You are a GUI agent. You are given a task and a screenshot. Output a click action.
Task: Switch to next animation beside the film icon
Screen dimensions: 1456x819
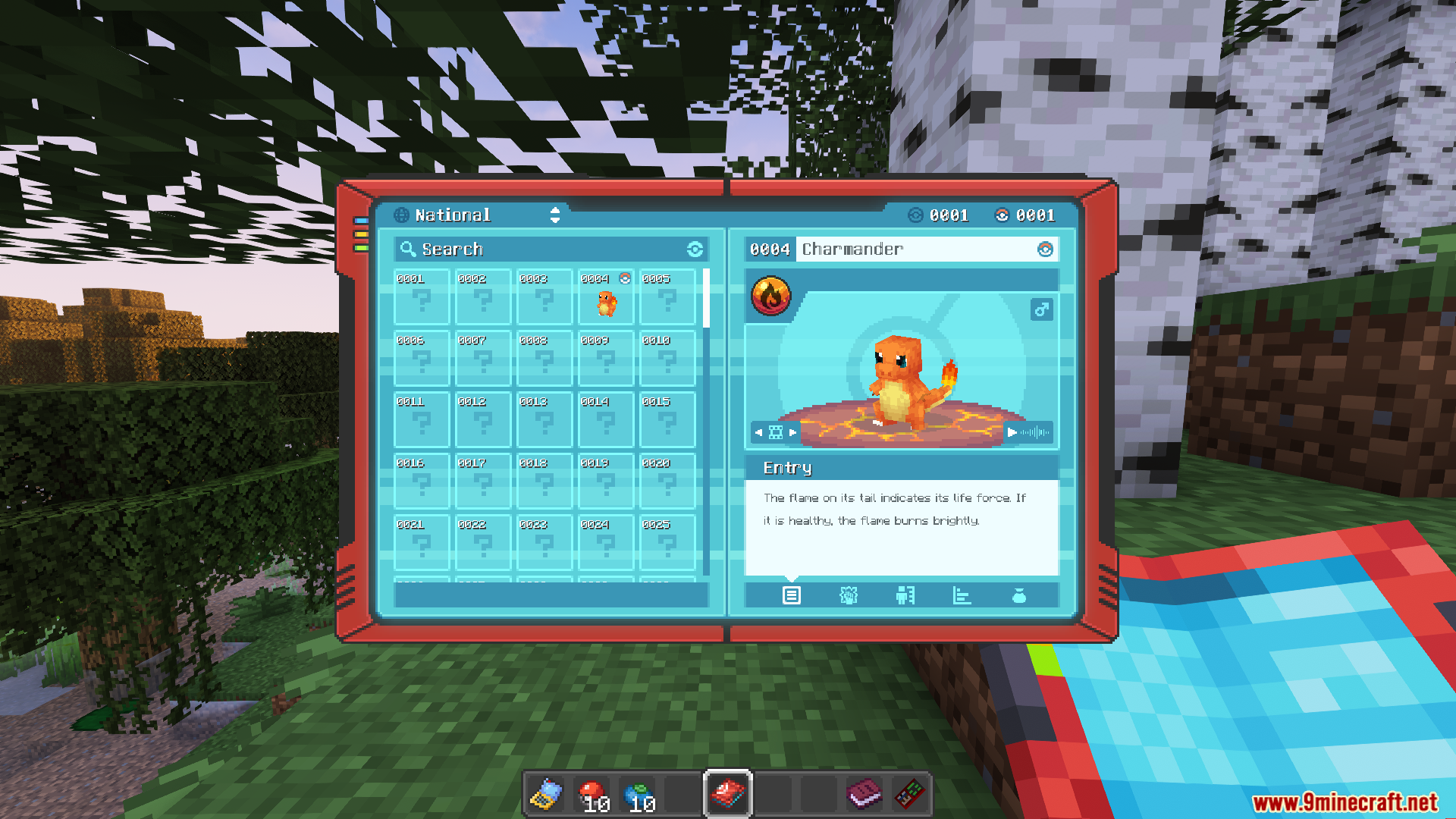click(x=793, y=432)
